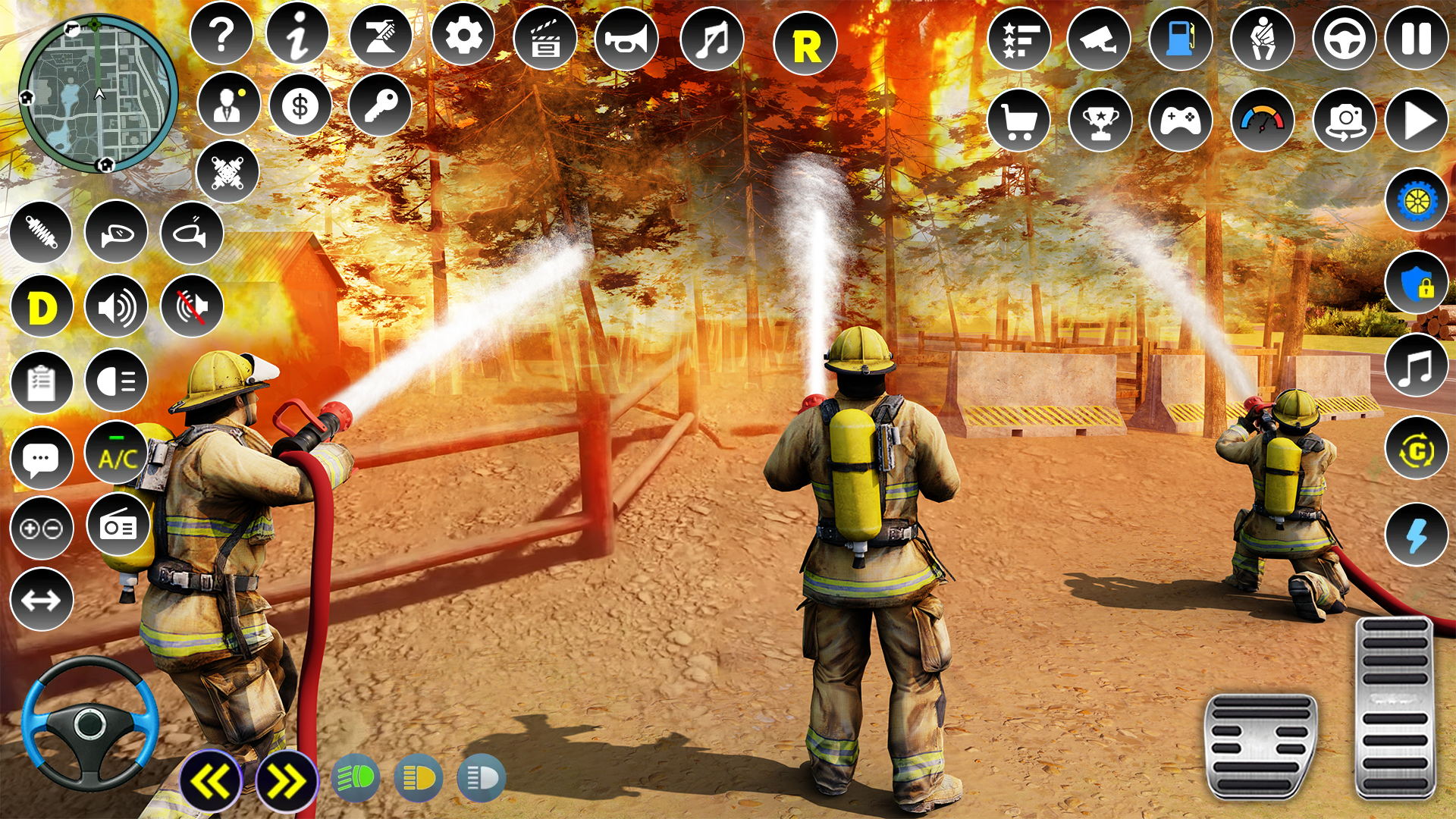Open the gear settings menu
The width and height of the screenshot is (1456, 819).
pos(463,35)
